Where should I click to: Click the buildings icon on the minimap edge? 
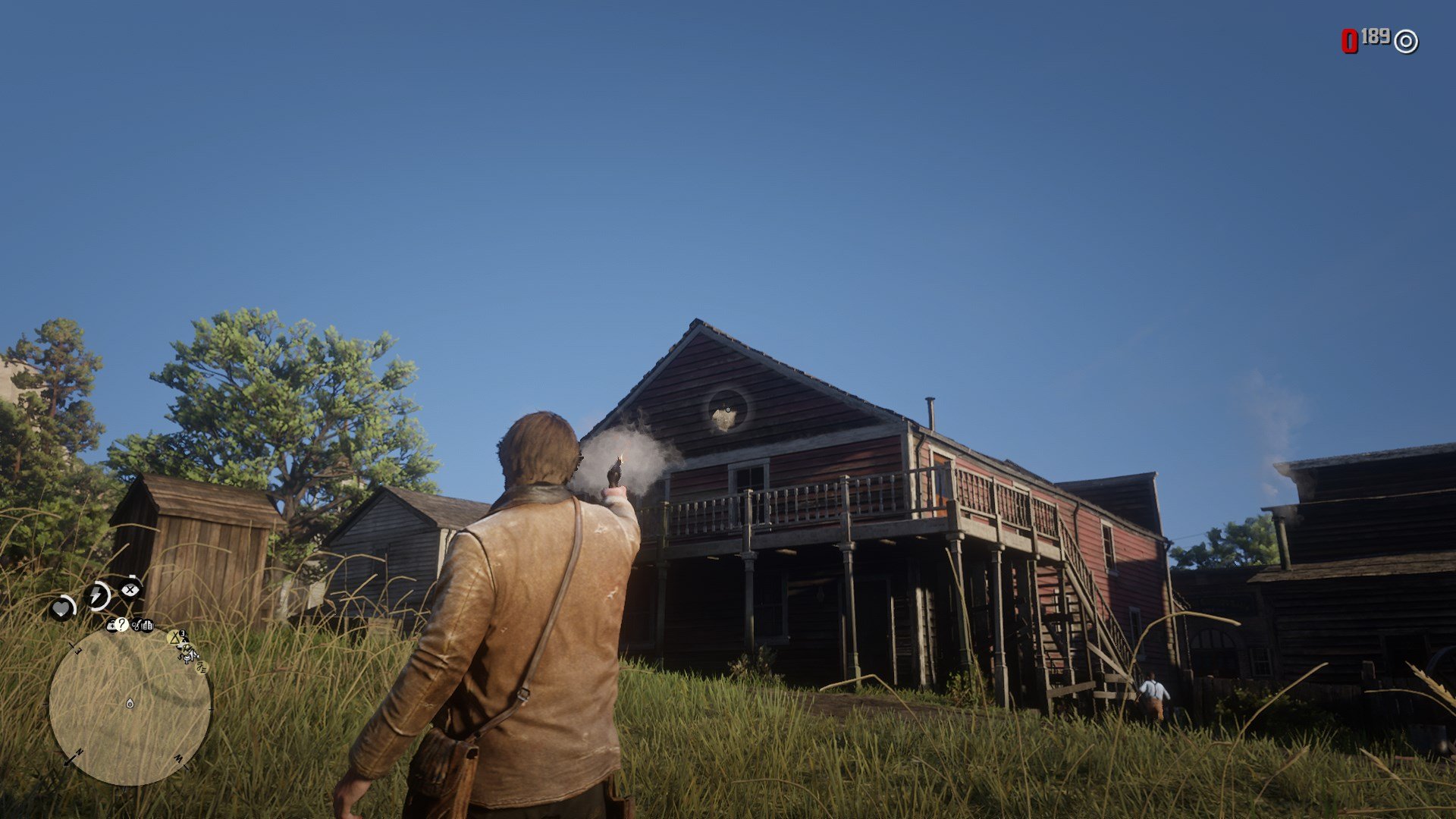click(146, 626)
